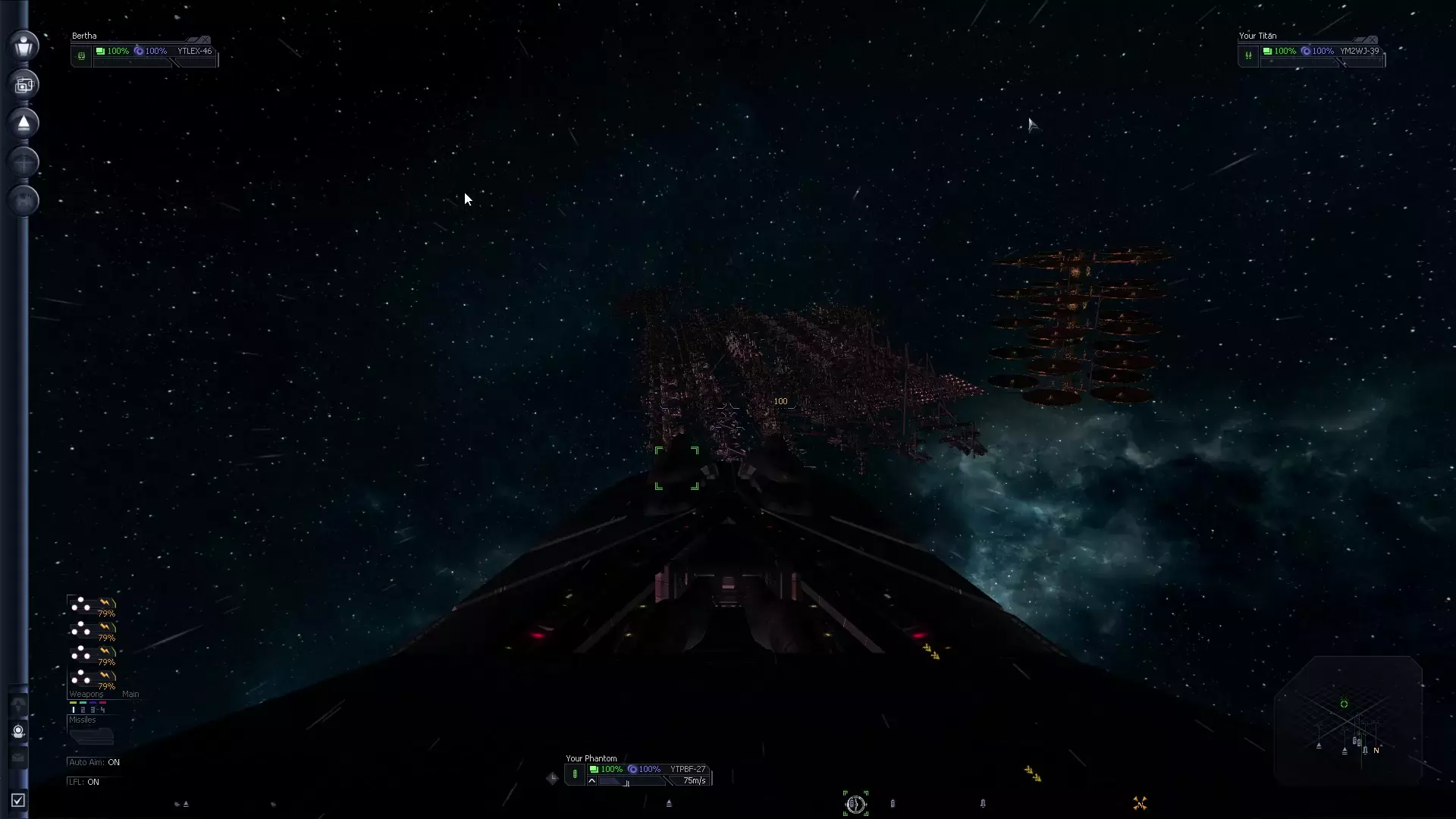1456x819 pixels.
Task: Click the eject/launch icon in sidebar
Action: point(24,122)
